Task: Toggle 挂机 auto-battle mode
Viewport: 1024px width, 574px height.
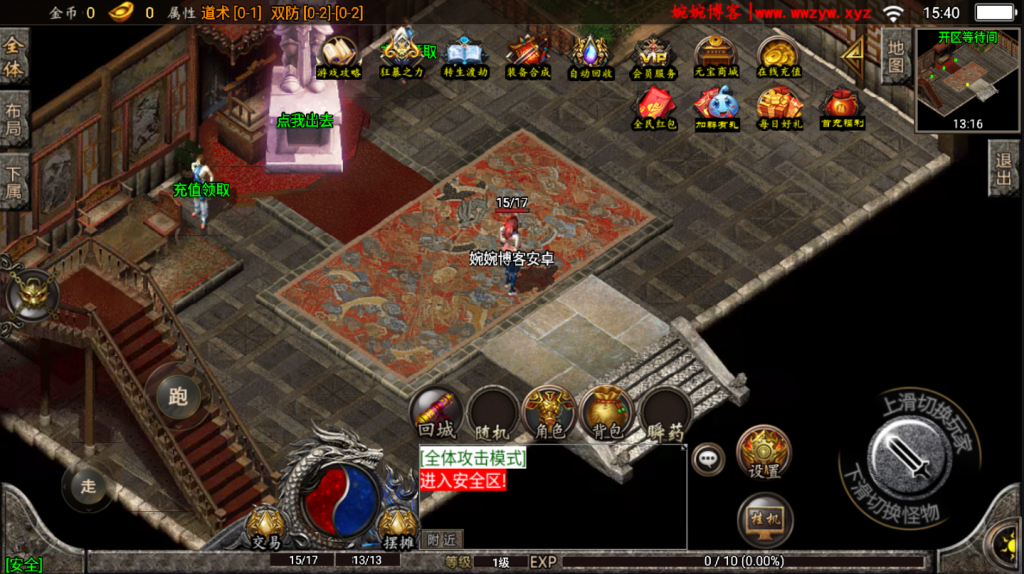Action: coord(764,519)
